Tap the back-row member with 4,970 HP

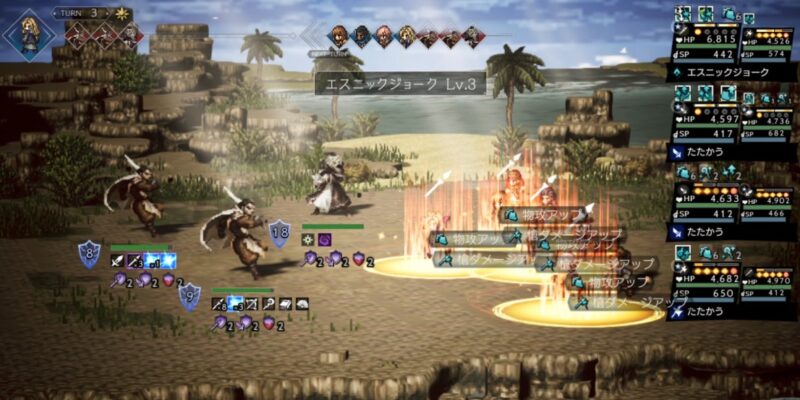(x=767, y=280)
